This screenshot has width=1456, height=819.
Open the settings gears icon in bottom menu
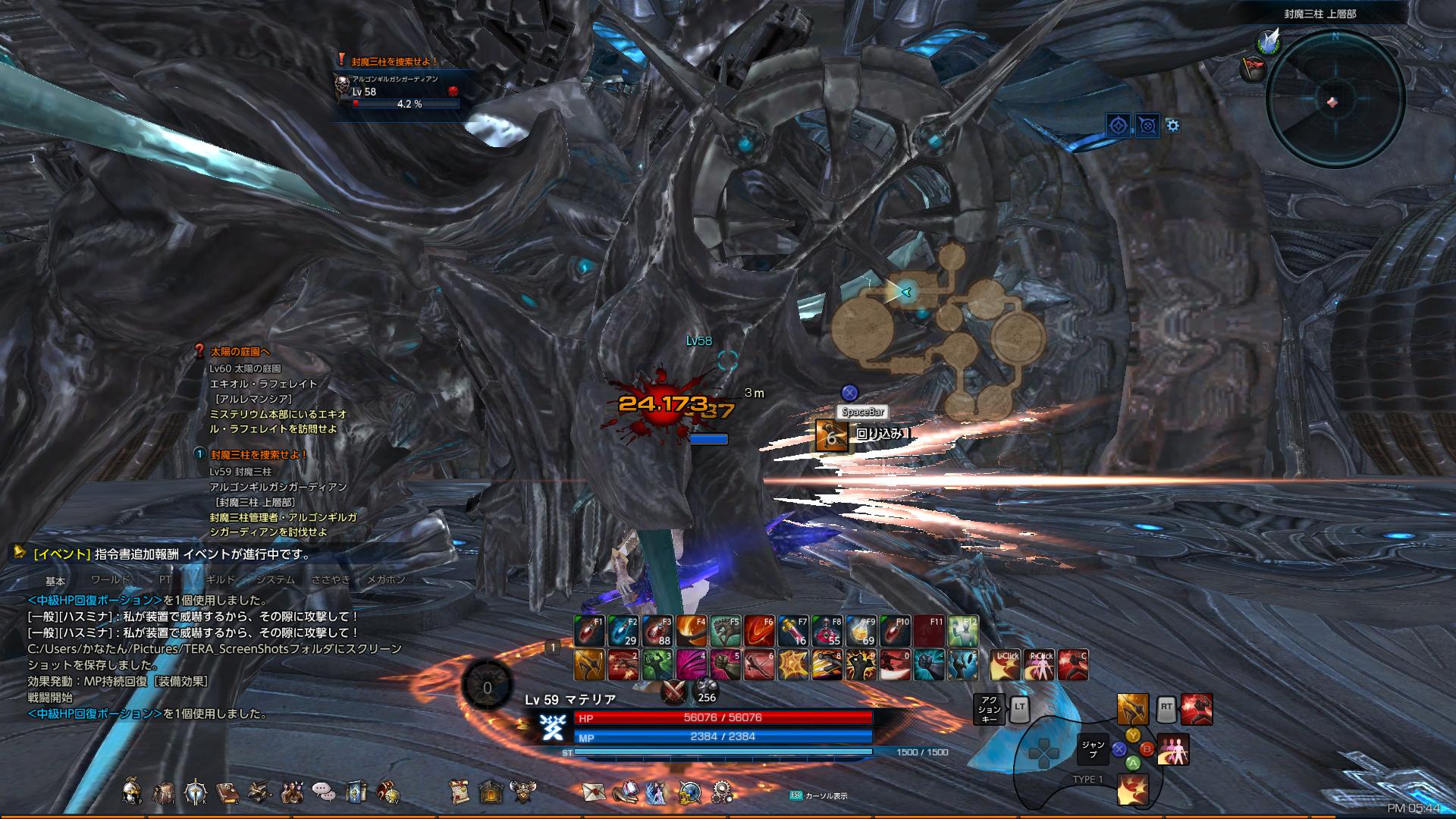click(x=721, y=792)
